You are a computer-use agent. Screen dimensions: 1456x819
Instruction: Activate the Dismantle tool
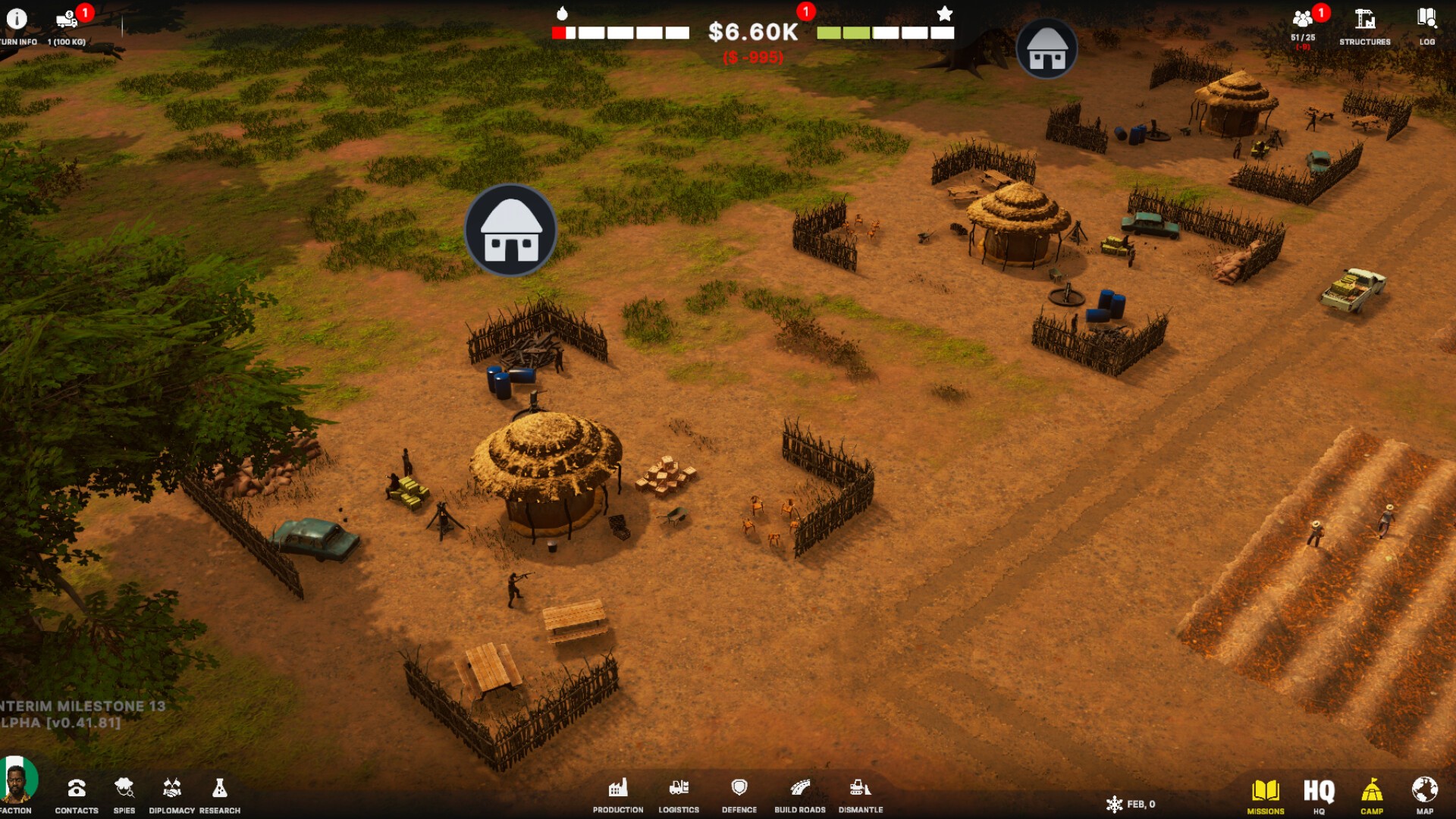pyautogui.click(x=861, y=789)
